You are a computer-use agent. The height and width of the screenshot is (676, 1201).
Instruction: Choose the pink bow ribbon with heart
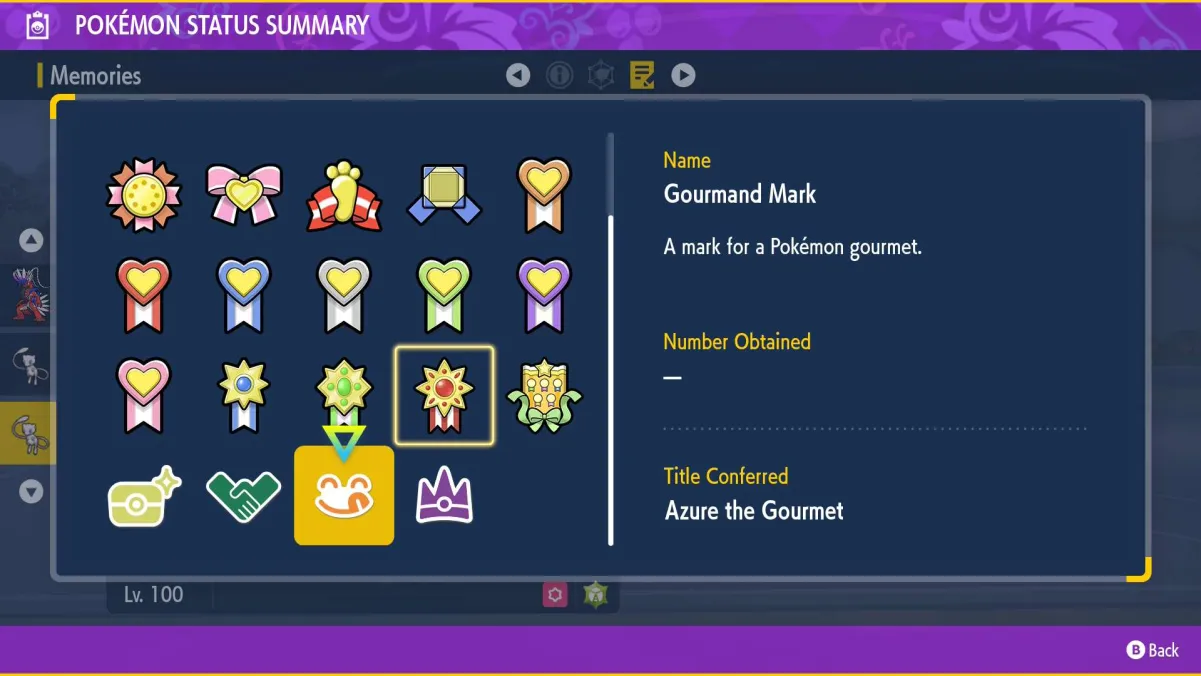244,194
